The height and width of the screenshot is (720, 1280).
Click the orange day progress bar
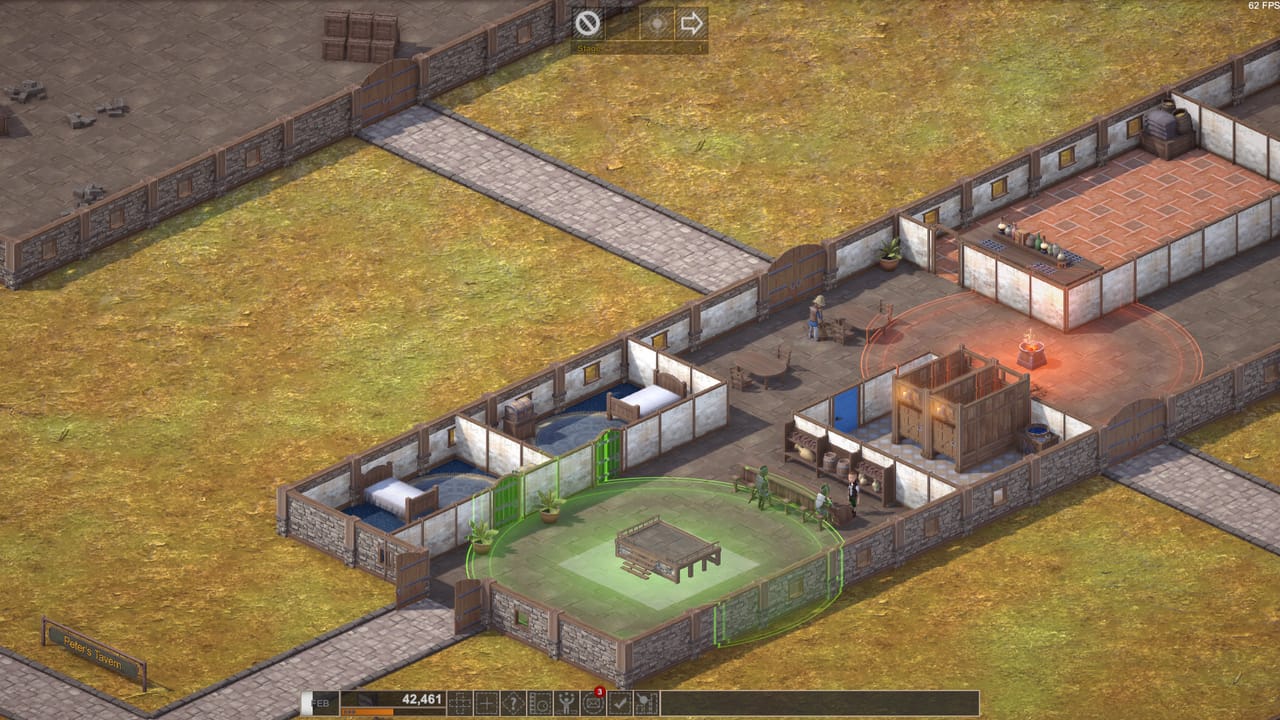click(x=370, y=712)
